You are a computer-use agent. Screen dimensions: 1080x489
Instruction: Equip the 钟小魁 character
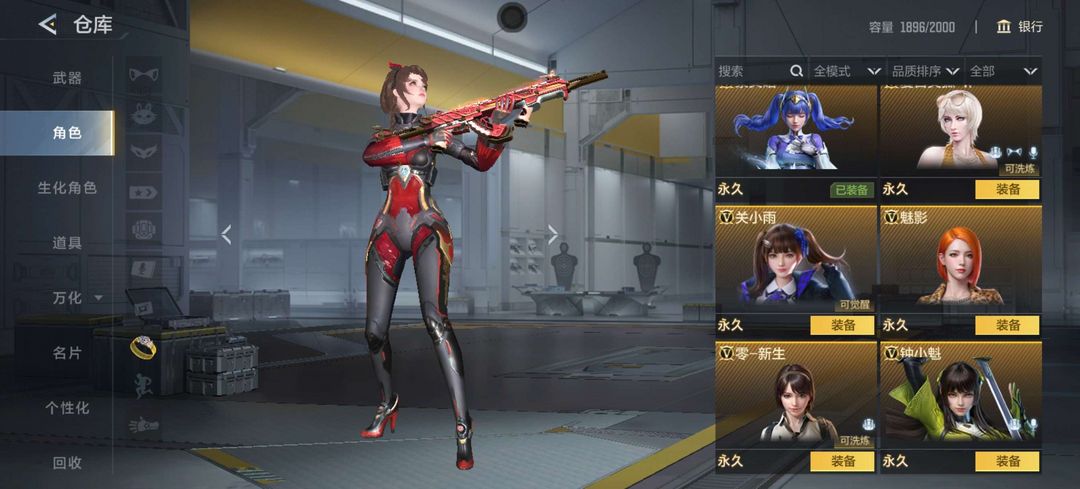(1007, 461)
